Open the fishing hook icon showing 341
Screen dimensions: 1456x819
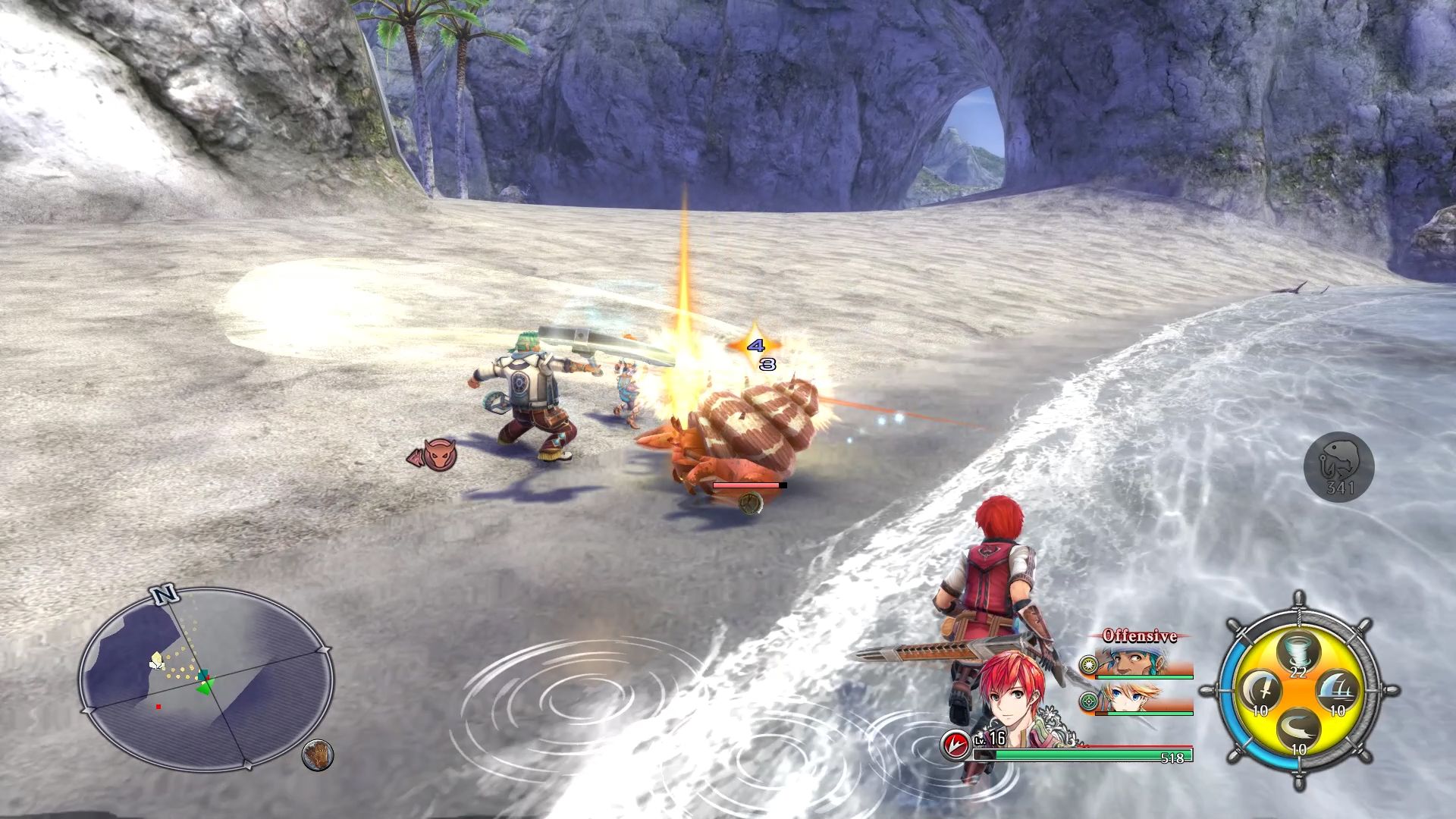point(1339,466)
